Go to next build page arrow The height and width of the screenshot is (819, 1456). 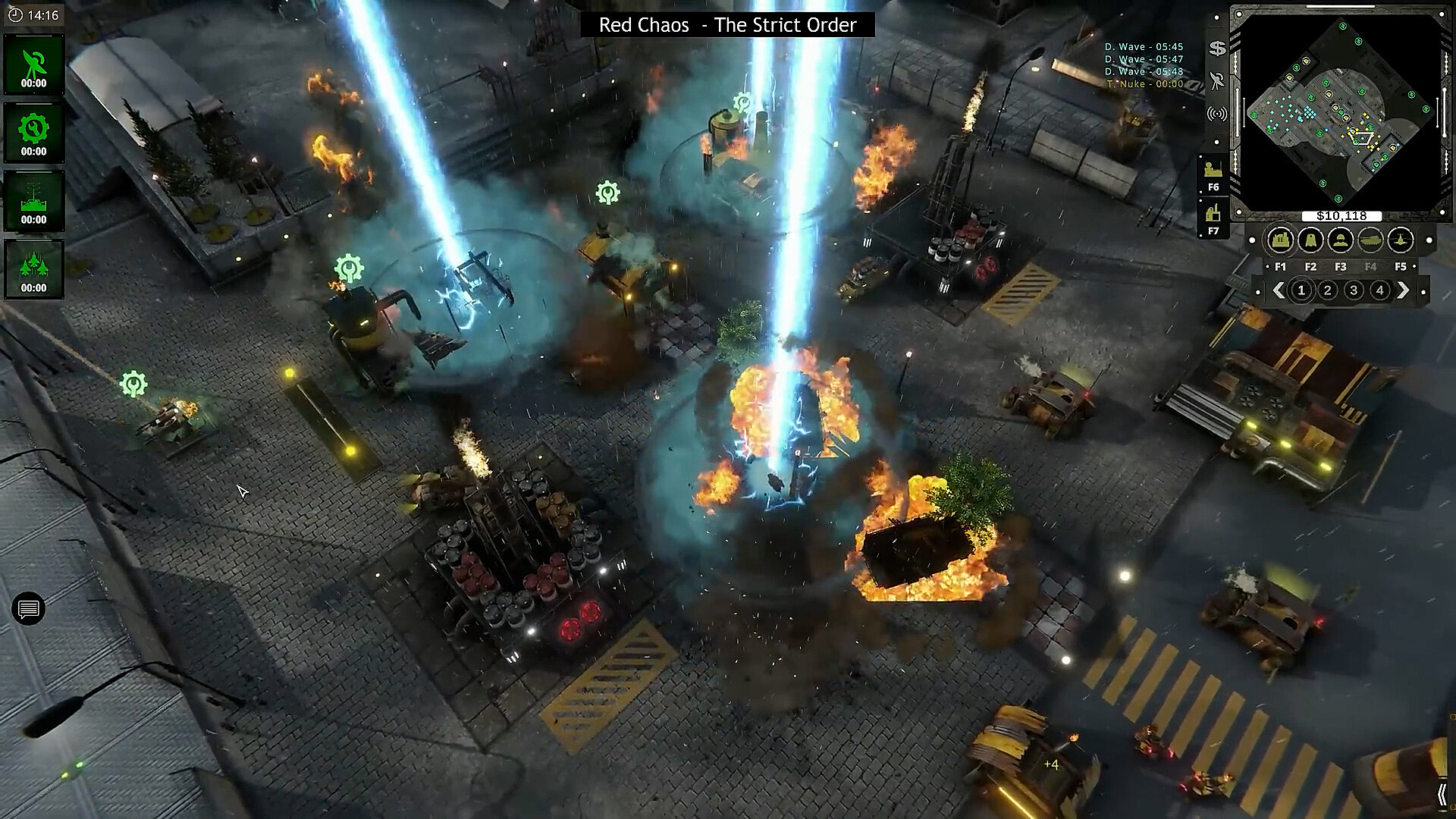[1403, 290]
